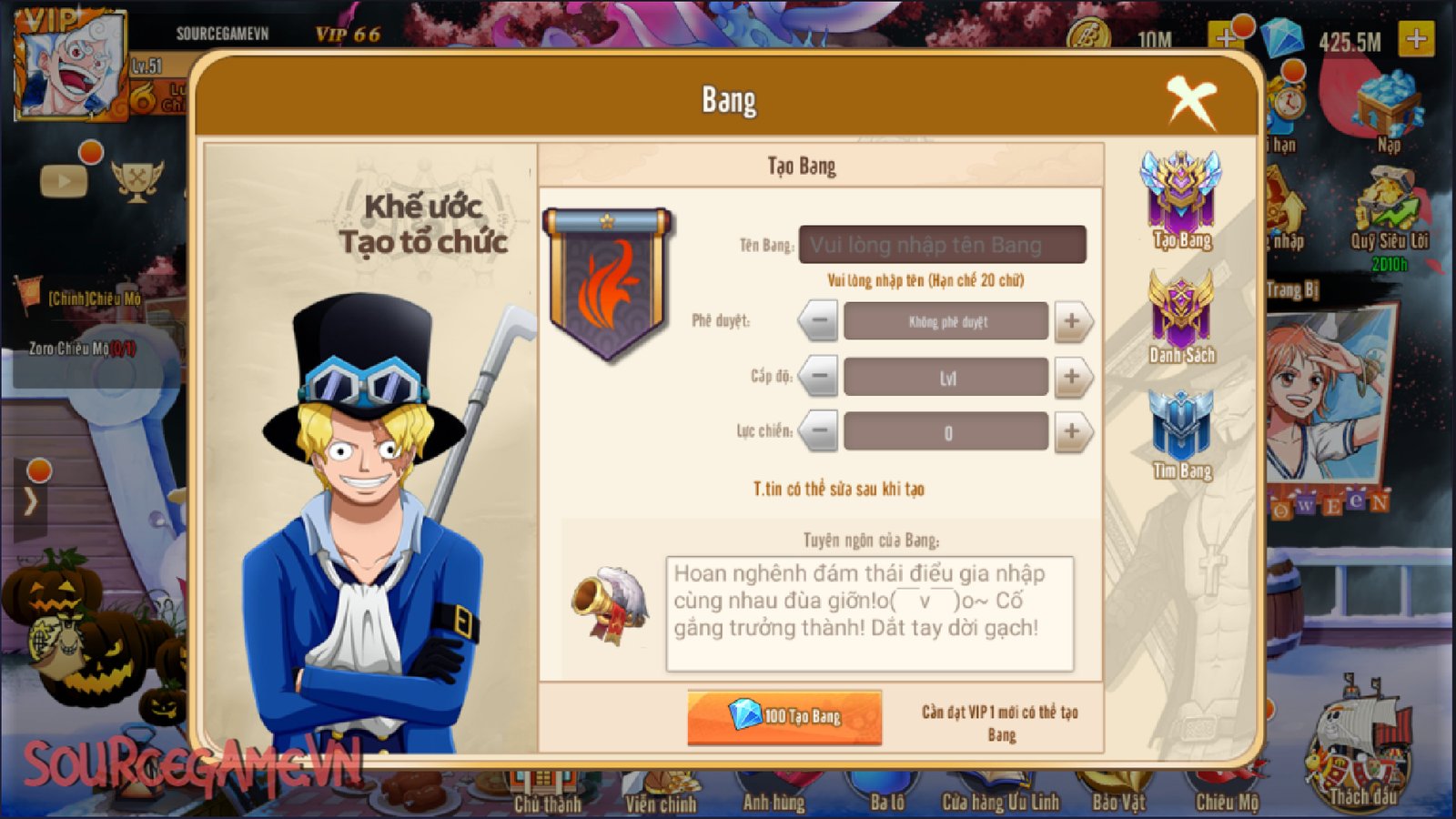Viewport: 1456px width, 819px height.
Task: Add more diamonds with plus button
Action: [x=1416, y=39]
